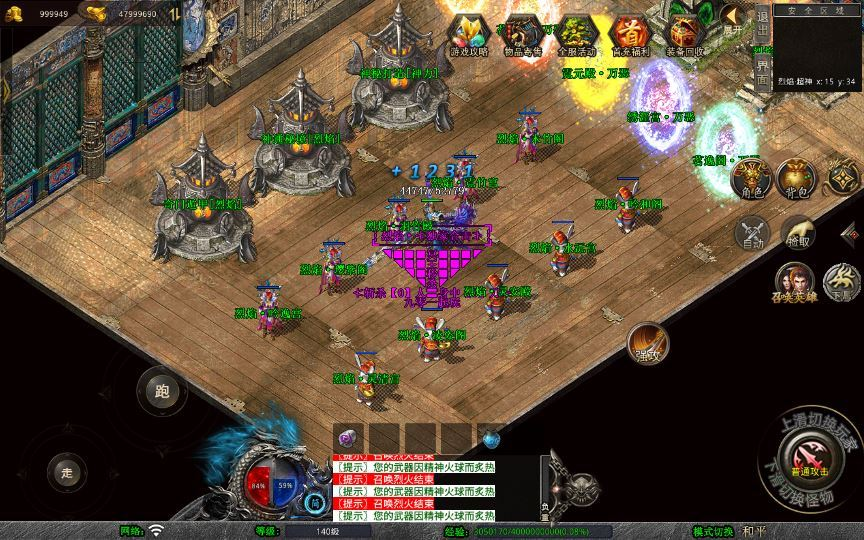
Task: Activate the 强攻 forced attack skill
Action: click(x=647, y=344)
